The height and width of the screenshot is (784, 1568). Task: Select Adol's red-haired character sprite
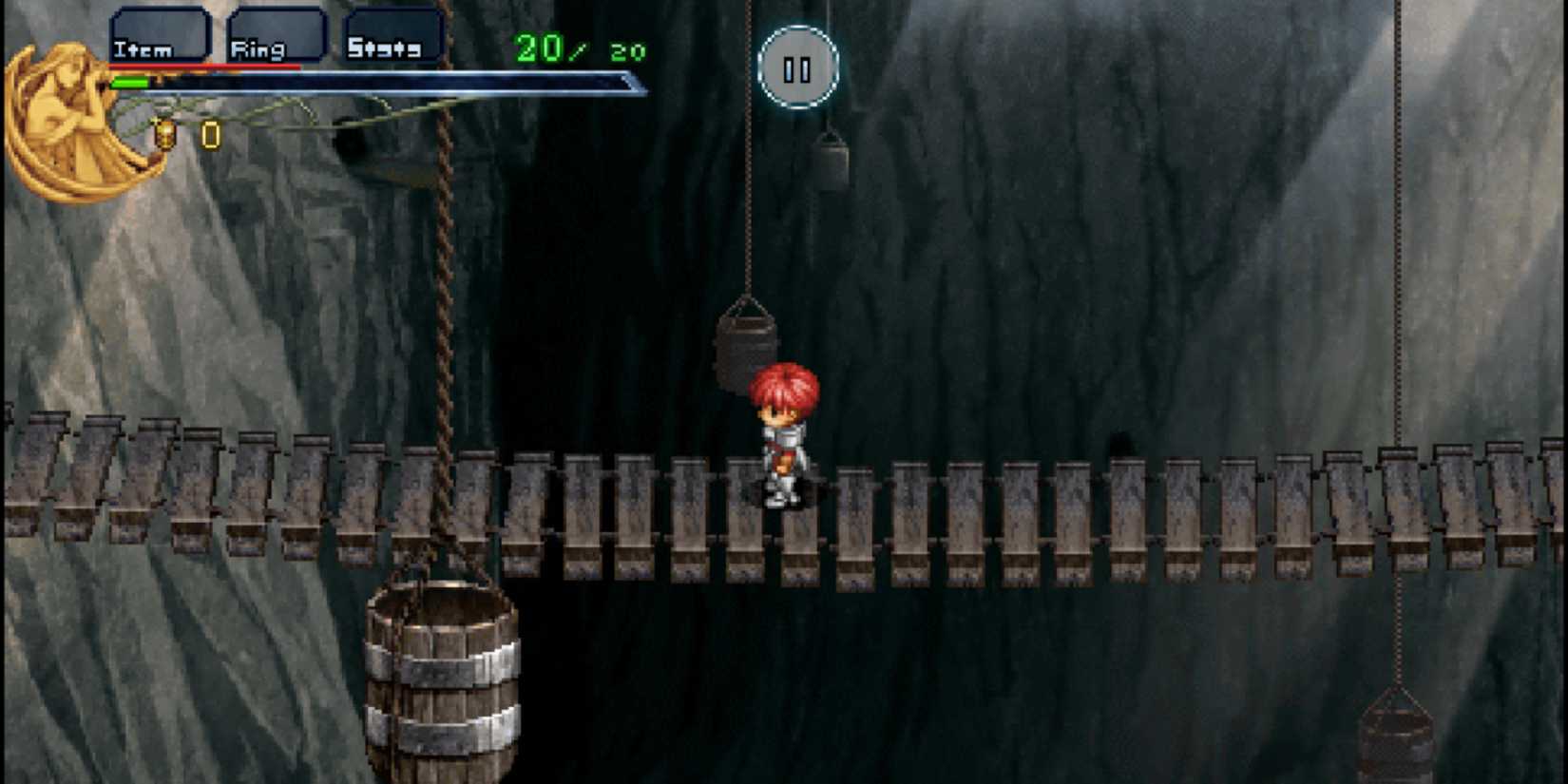point(781,432)
